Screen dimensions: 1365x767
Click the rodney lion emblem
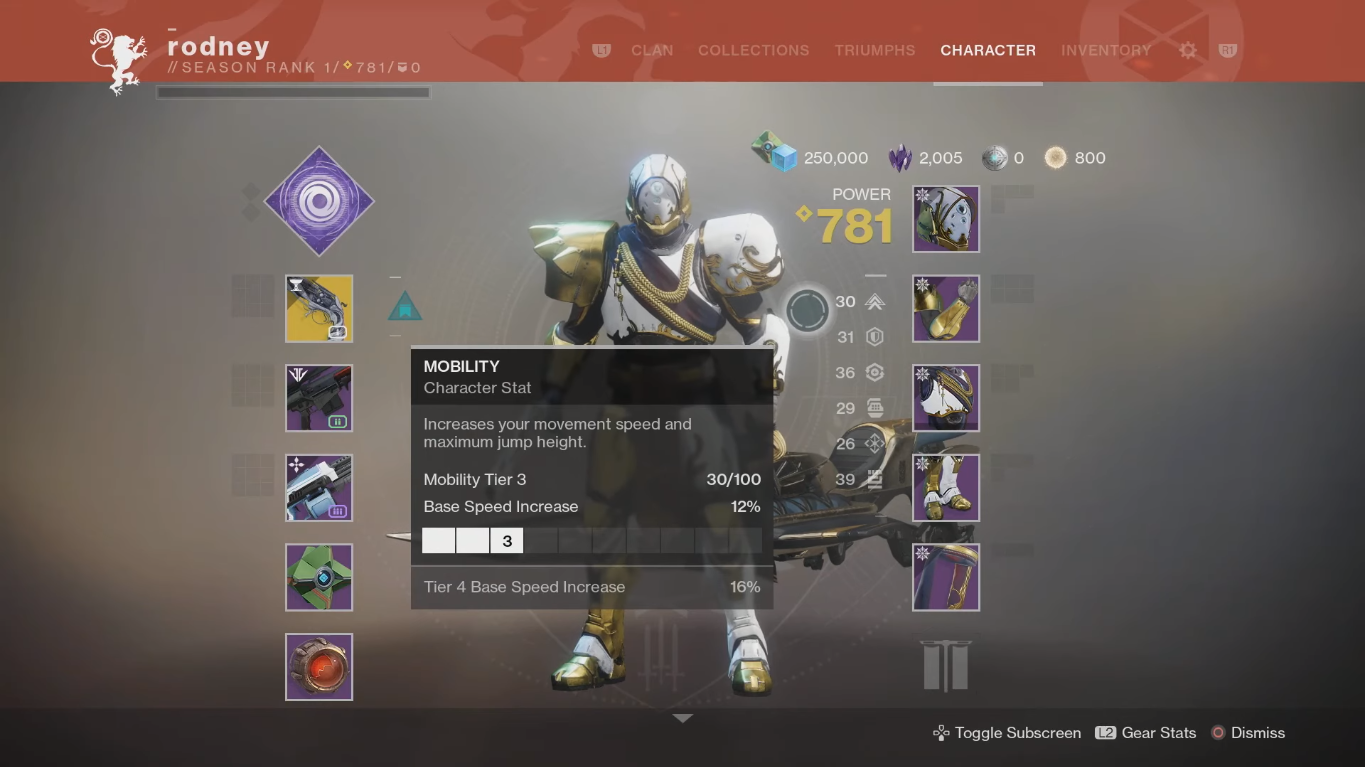[x=118, y=60]
